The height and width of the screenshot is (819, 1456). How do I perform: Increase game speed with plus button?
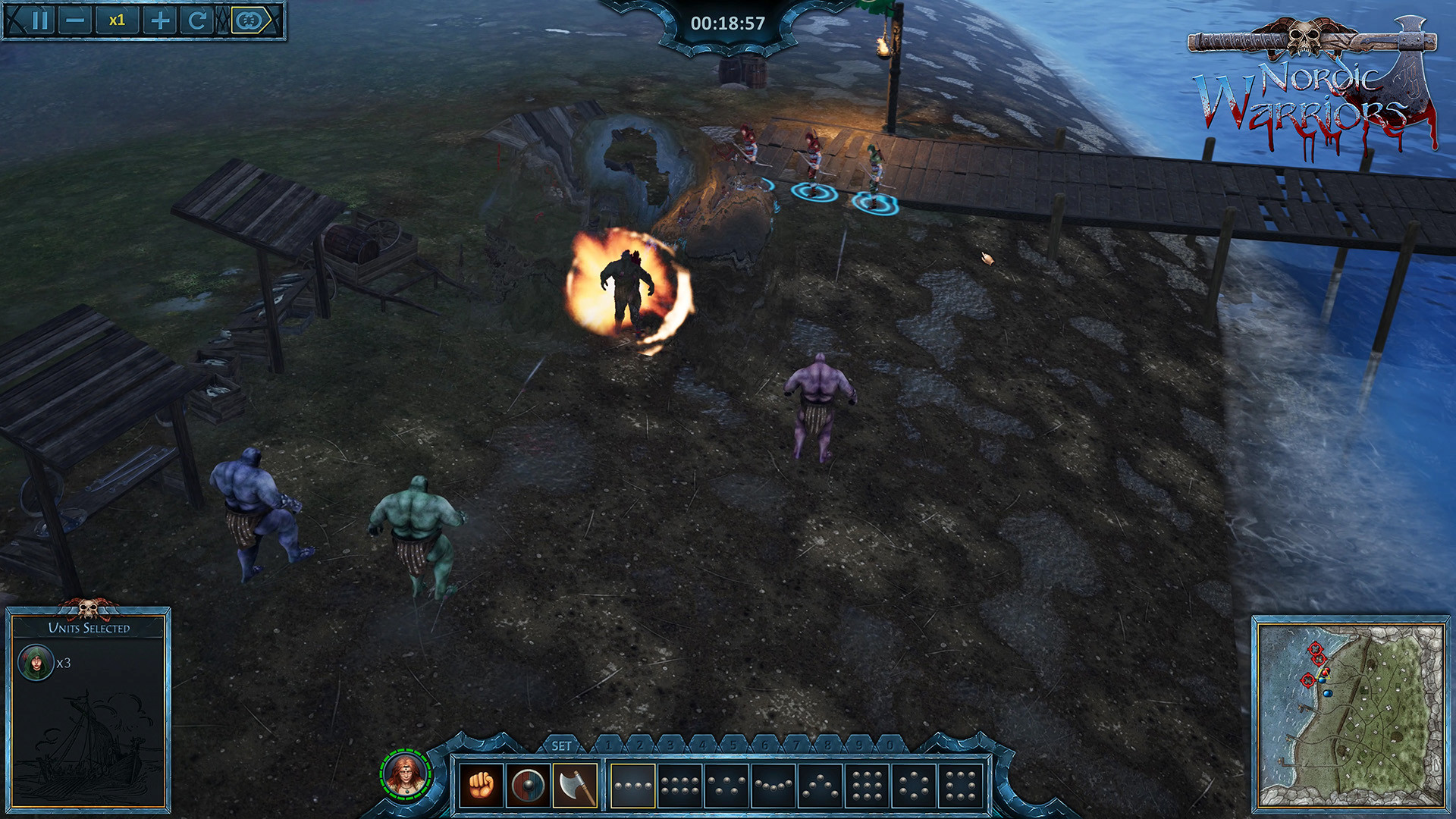click(x=160, y=20)
